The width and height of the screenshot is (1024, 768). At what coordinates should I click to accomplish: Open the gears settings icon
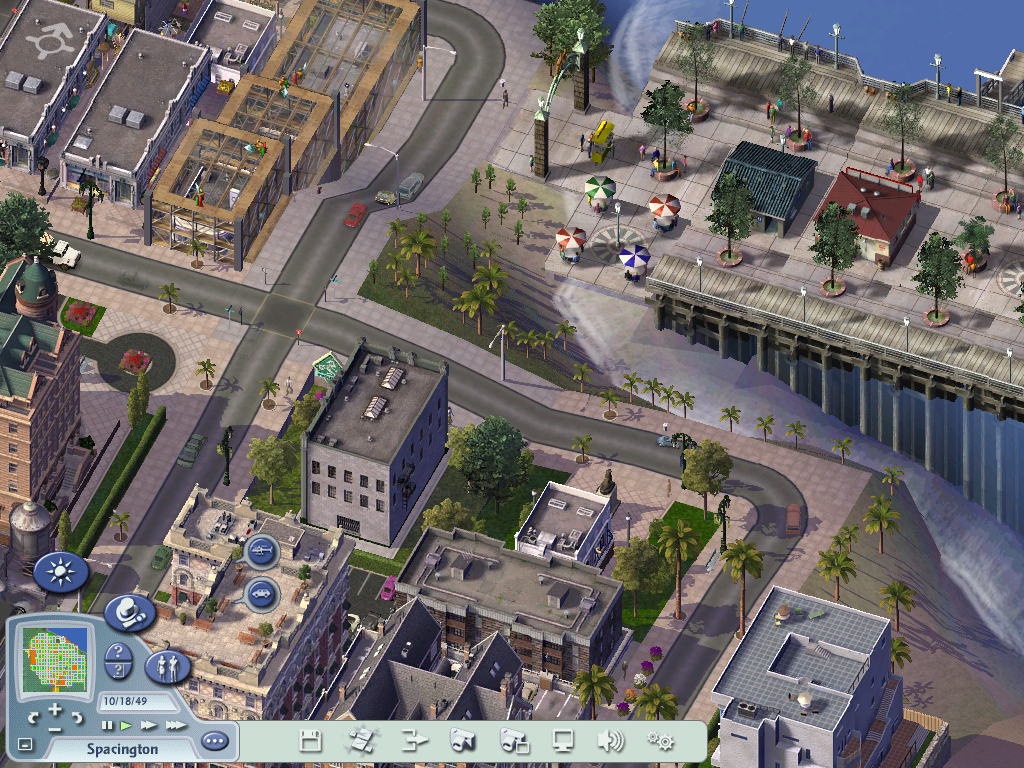coord(660,741)
